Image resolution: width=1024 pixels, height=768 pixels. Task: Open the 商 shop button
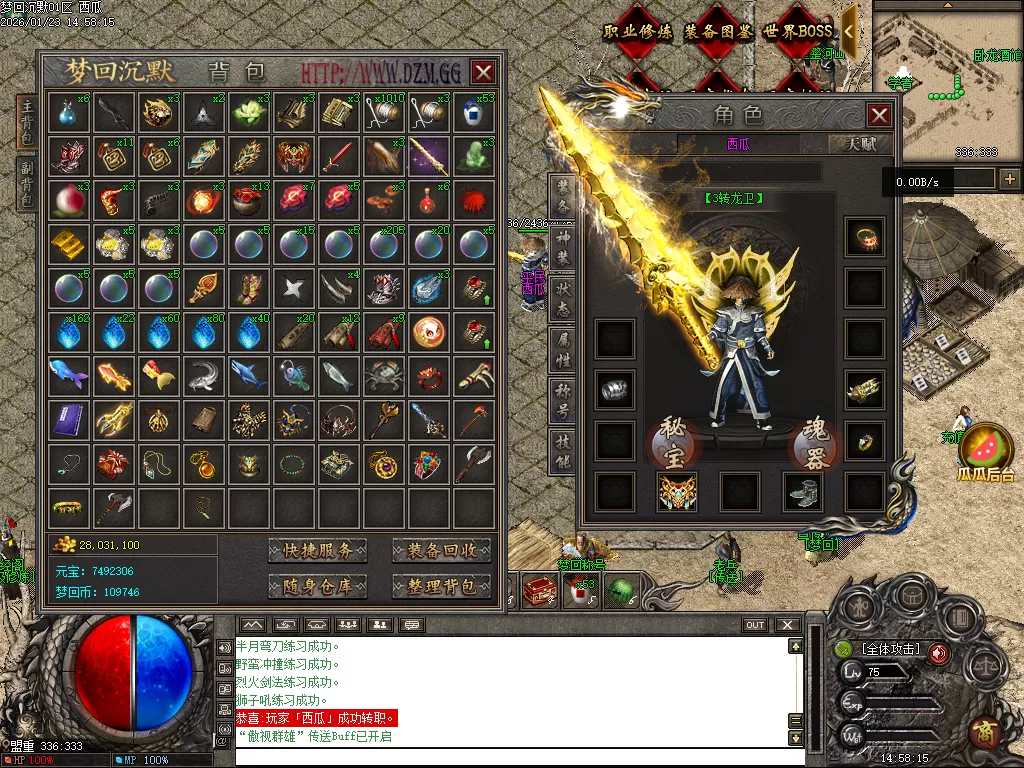[x=984, y=731]
